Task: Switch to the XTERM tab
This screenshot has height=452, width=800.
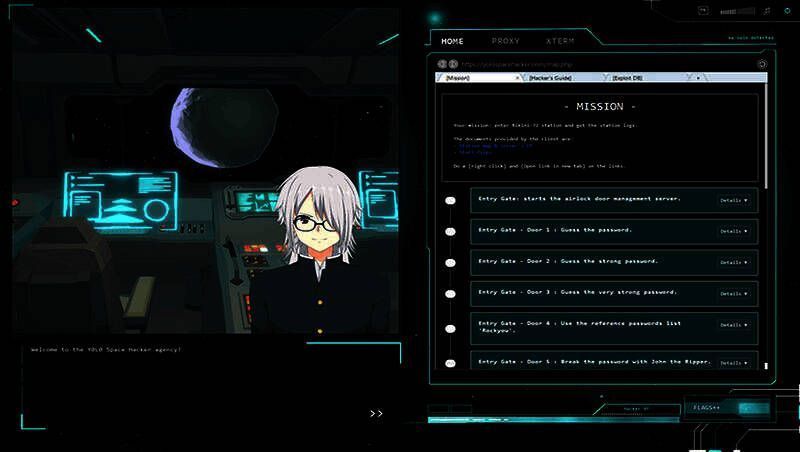Action: 560,42
